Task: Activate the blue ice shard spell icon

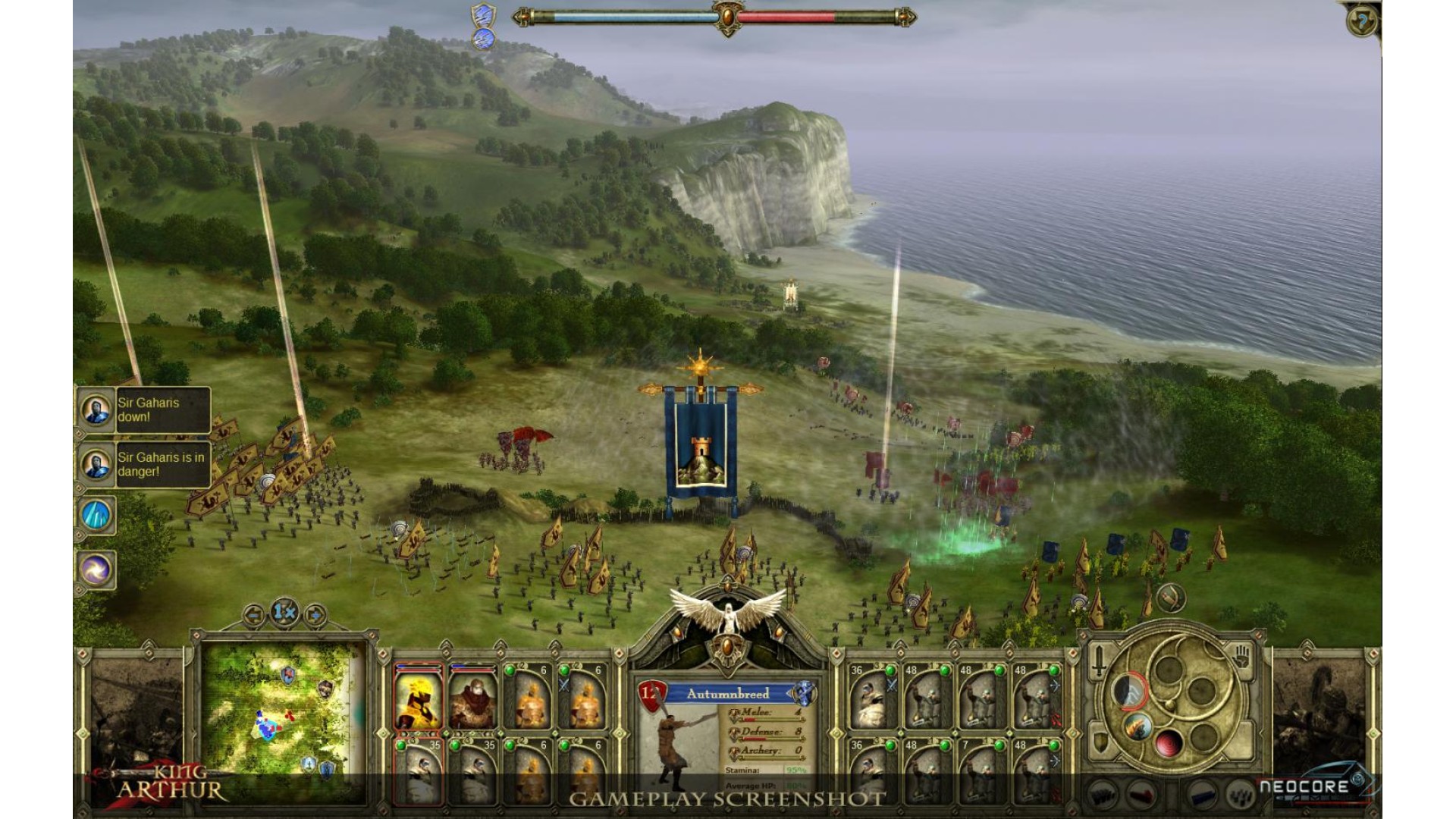Action: [96, 516]
